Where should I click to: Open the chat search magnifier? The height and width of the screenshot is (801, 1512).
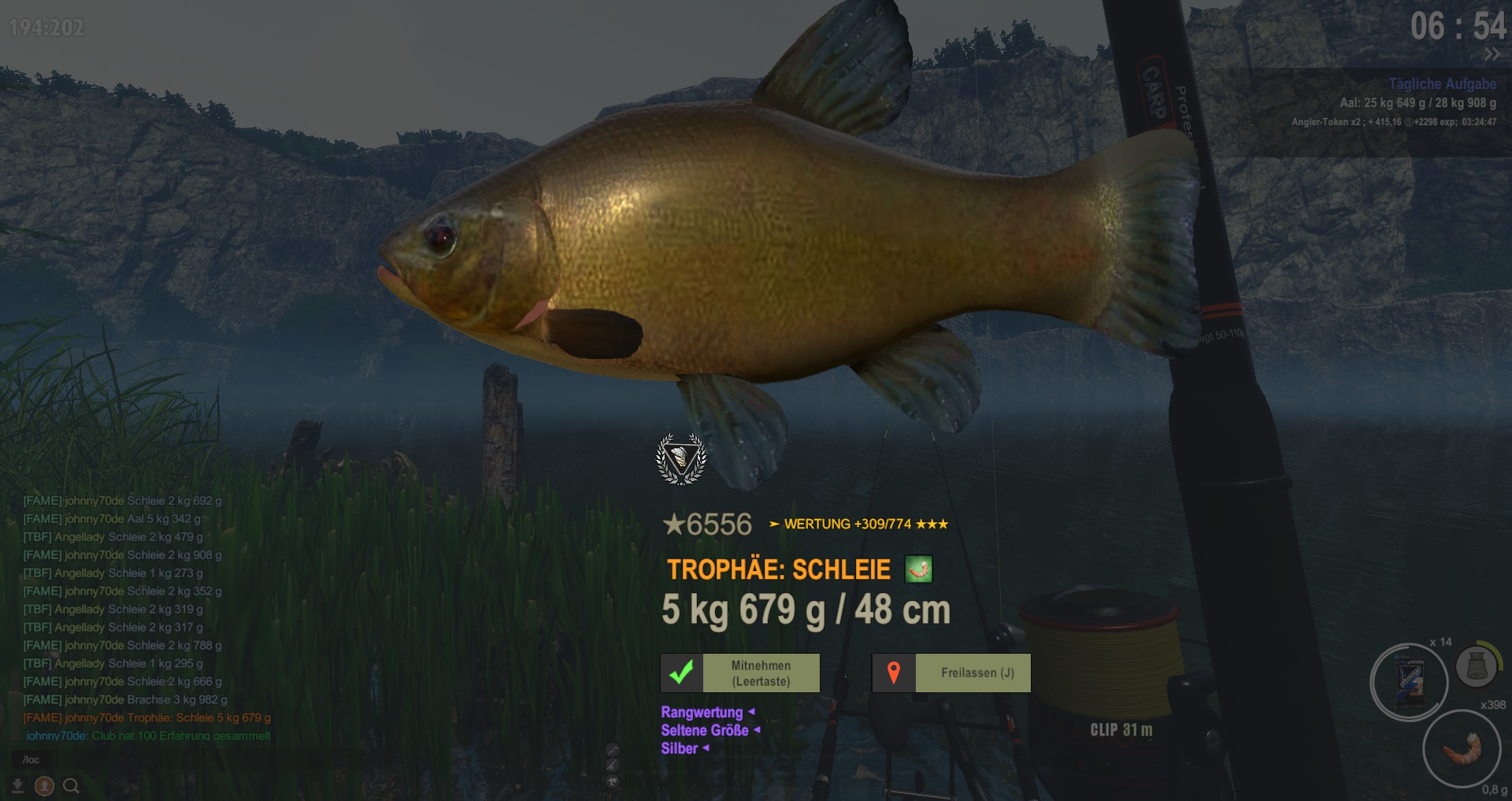[x=71, y=786]
